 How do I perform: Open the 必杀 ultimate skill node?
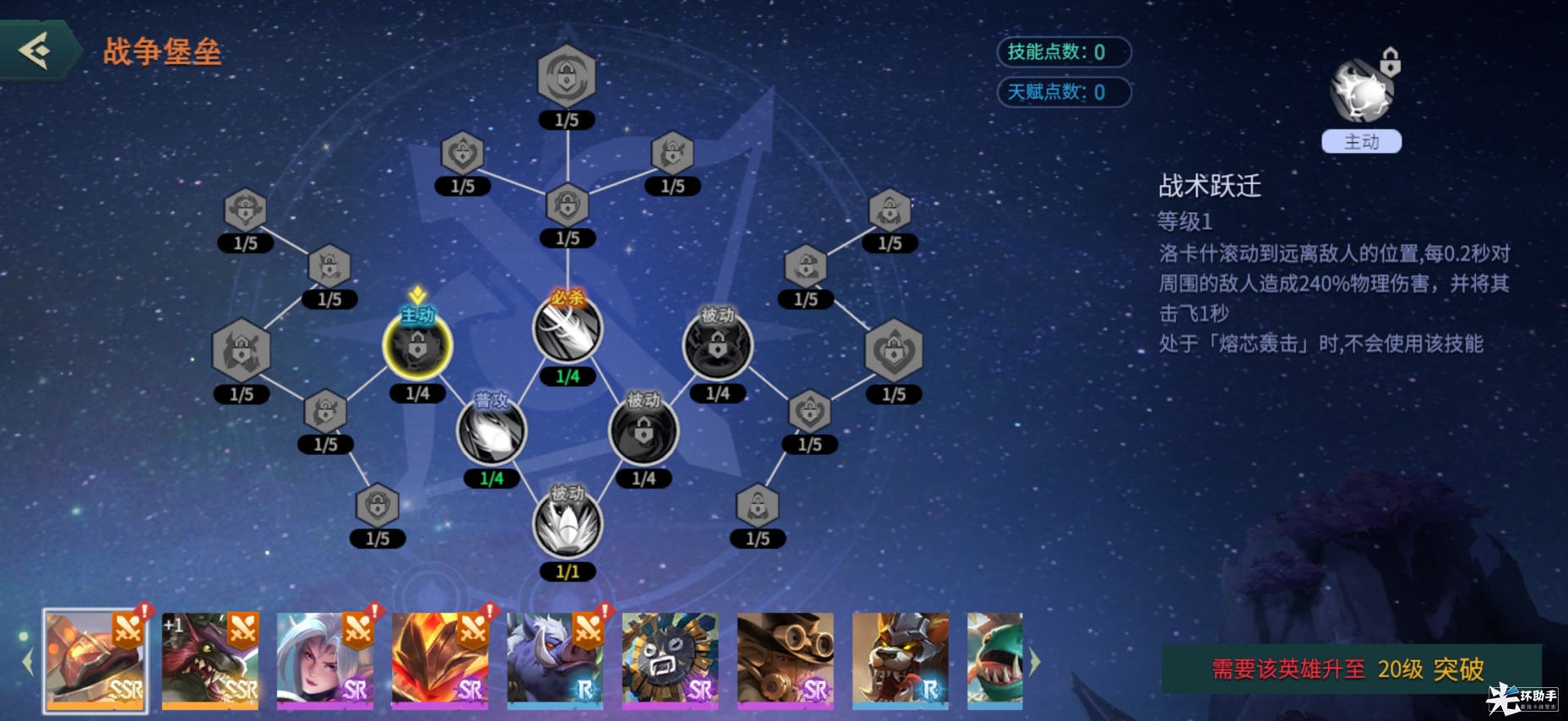click(568, 328)
